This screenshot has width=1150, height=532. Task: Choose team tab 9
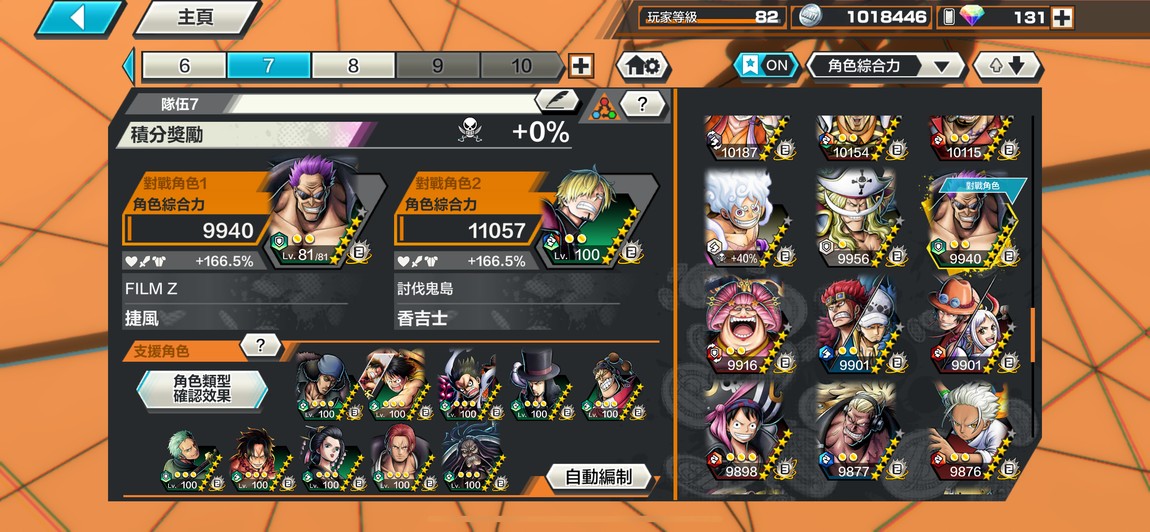click(x=437, y=66)
